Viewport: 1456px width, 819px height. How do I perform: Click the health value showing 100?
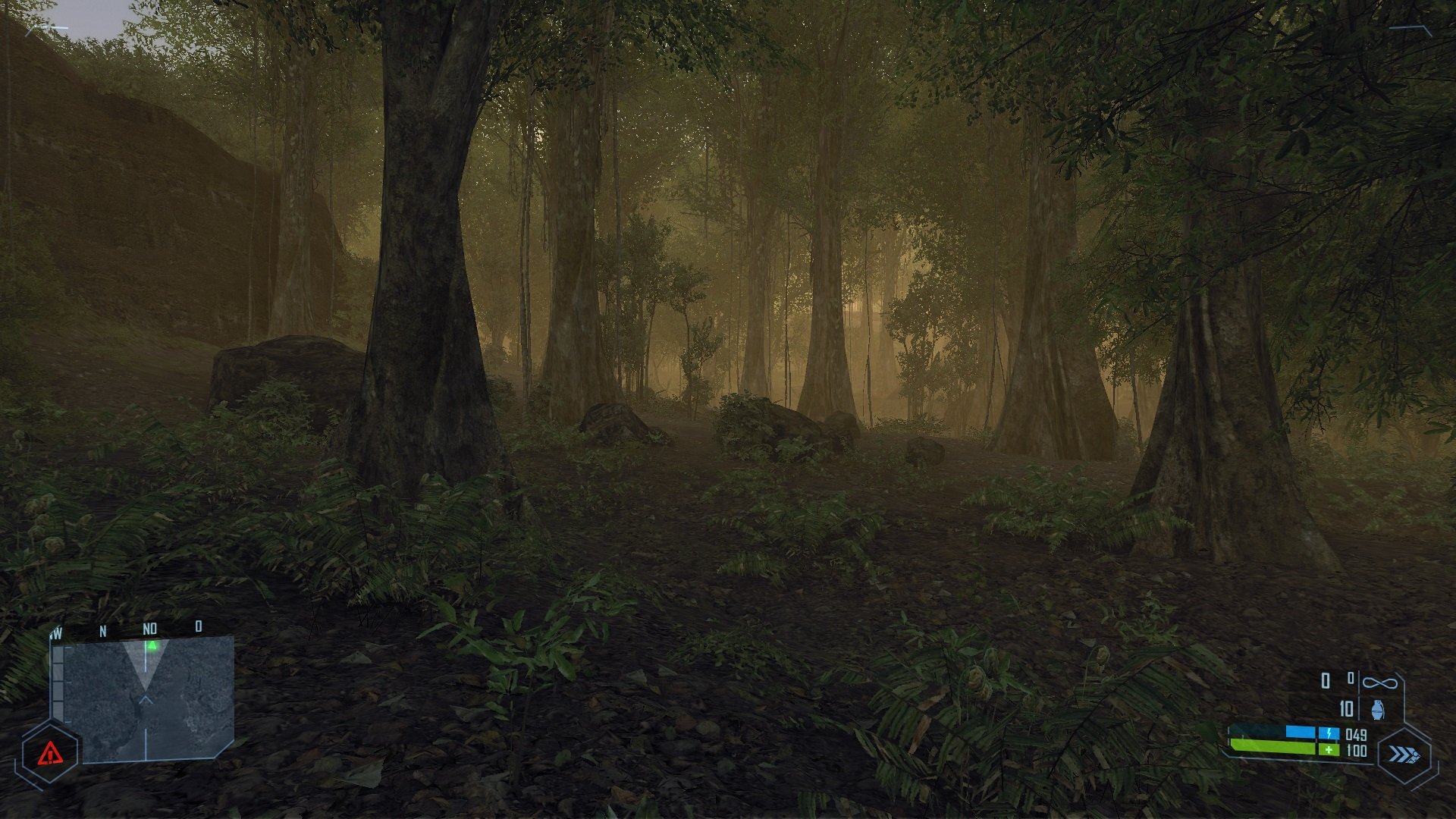pyautogui.click(x=1357, y=751)
